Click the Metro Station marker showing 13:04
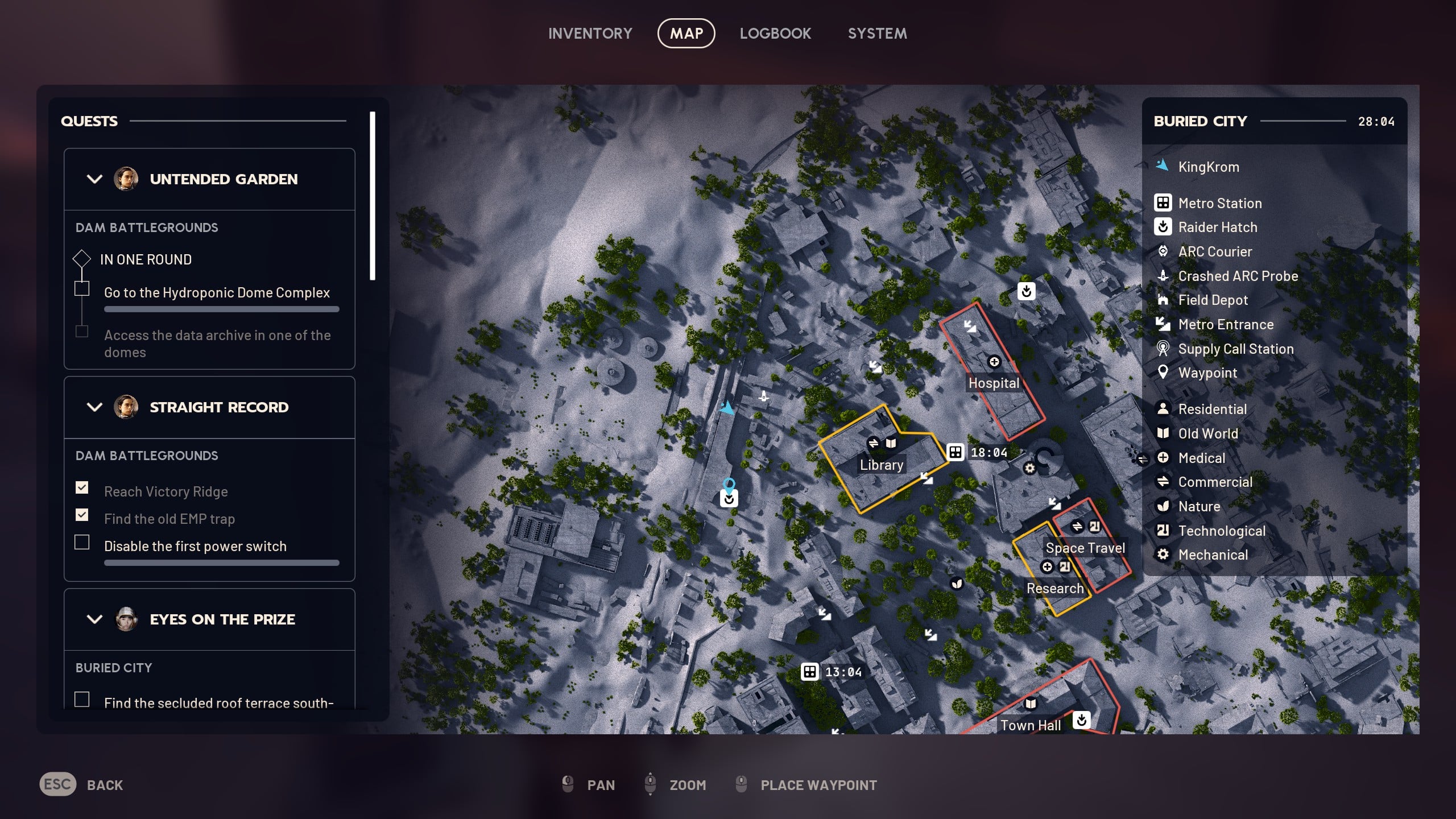The width and height of the screenshot is (1456, 819). pyautogui.click(x=809, y=671)
